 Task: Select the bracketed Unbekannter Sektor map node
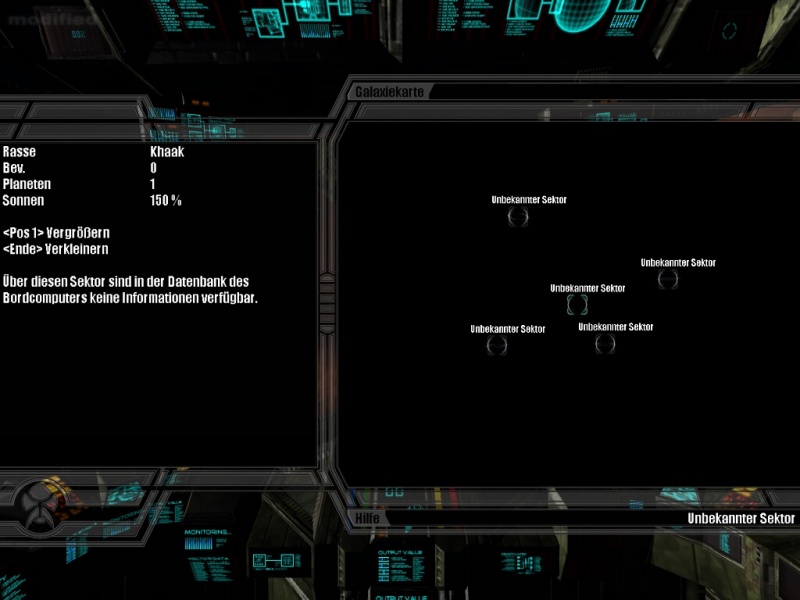pos(577,305)
